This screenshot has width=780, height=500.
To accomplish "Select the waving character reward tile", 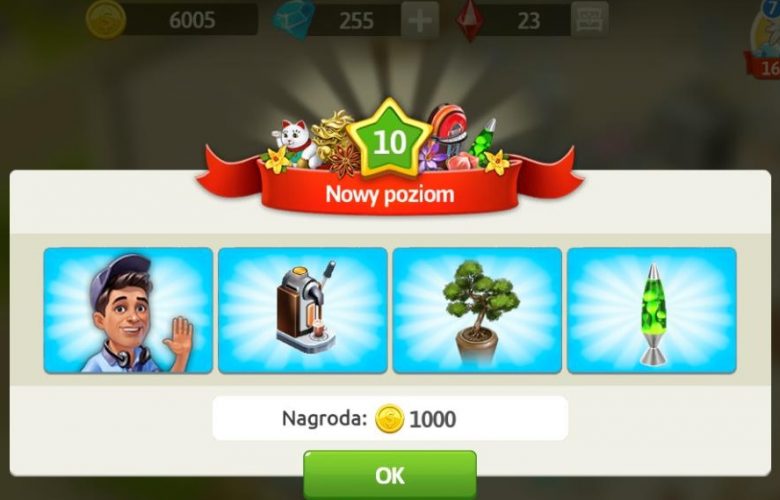I will 128,311.
